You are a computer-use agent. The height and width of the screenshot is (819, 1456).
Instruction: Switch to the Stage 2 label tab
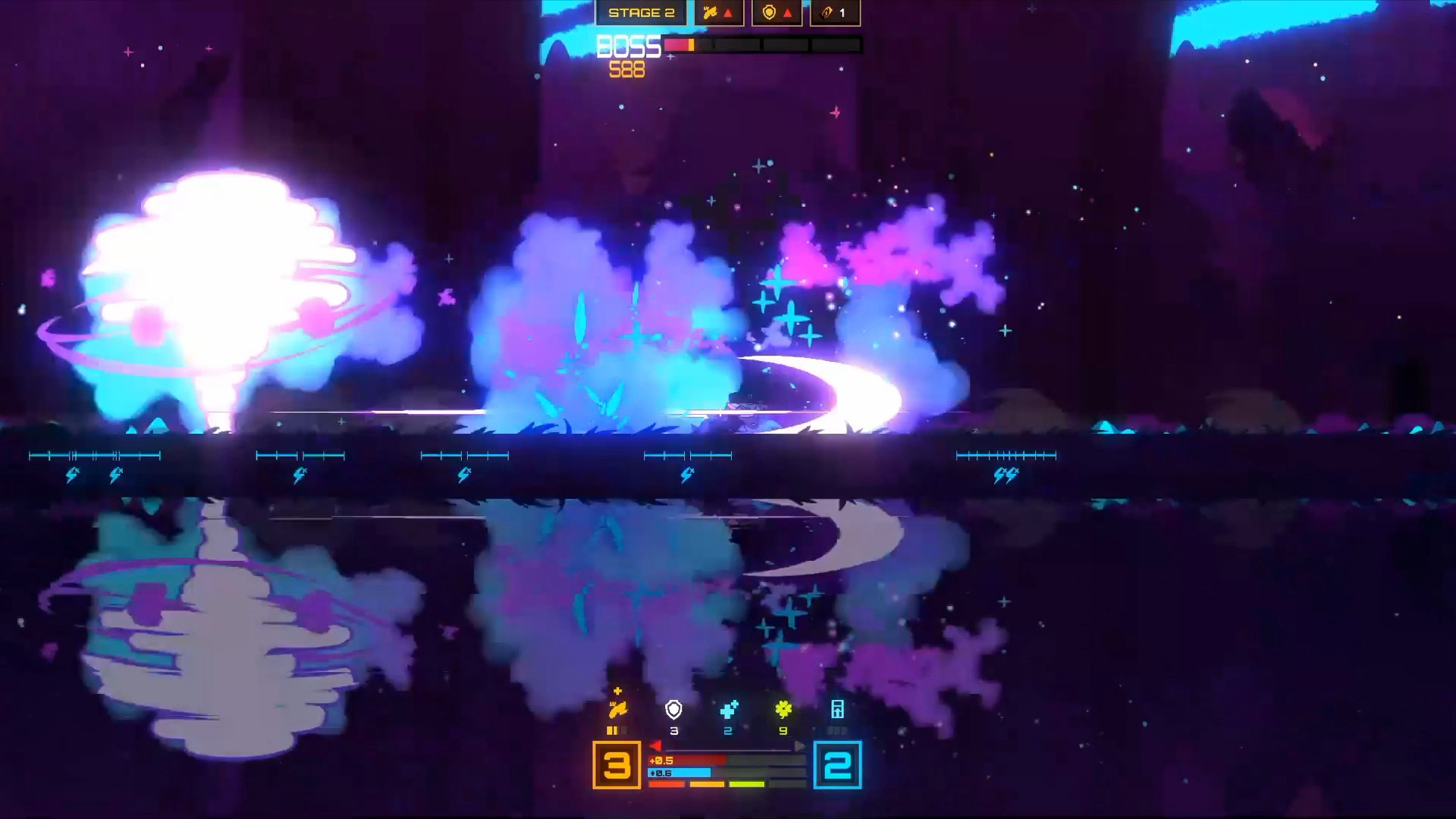click(642, 11)
